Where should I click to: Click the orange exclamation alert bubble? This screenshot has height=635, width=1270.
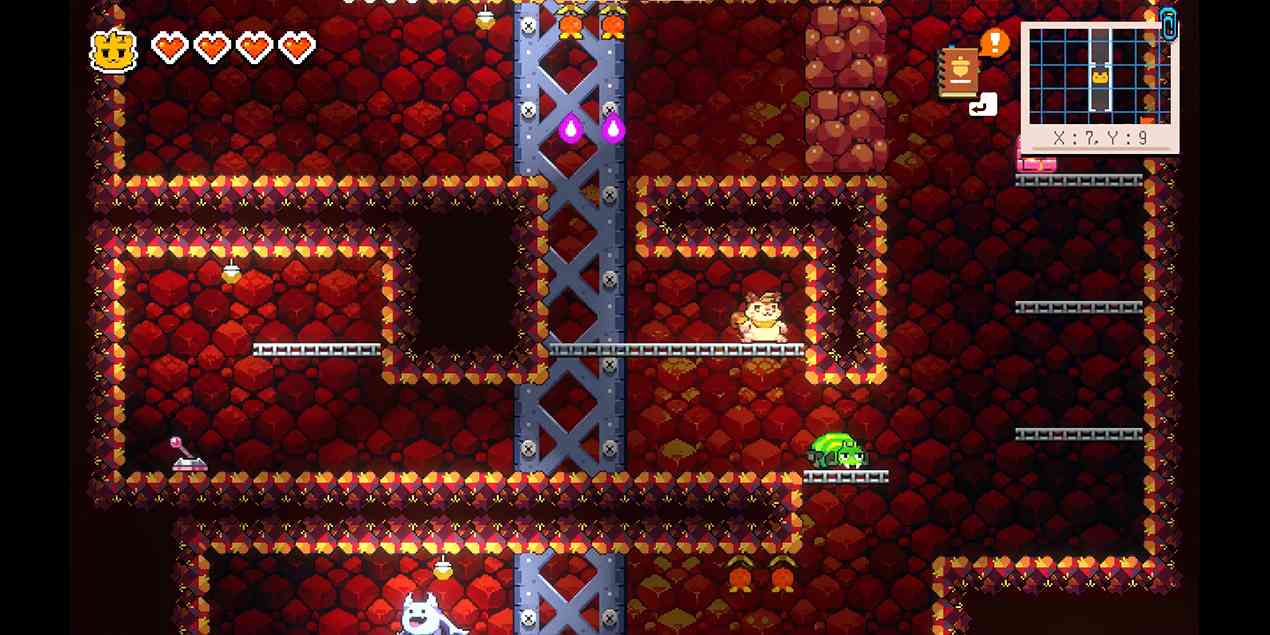pyautogui.click(x=994, y=42)
